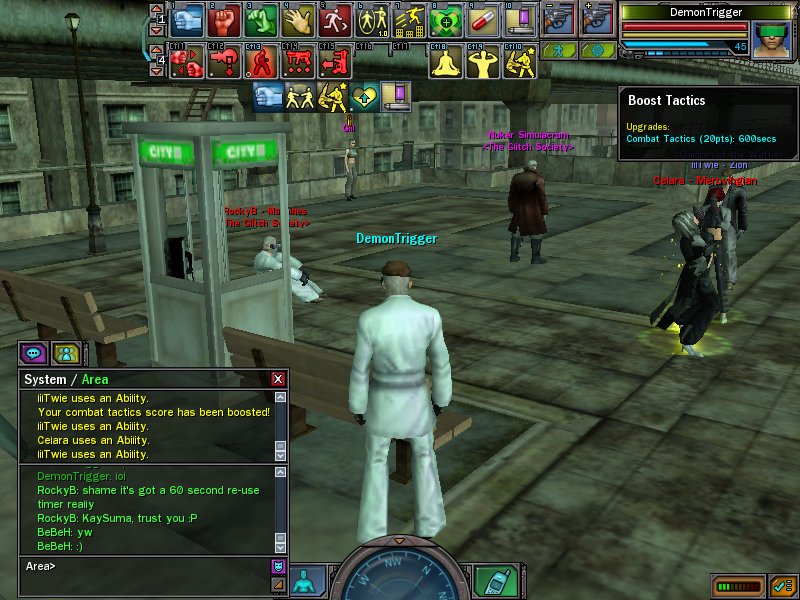Click the purple mask emote button
800x600 pixels.
pos(278,566)
